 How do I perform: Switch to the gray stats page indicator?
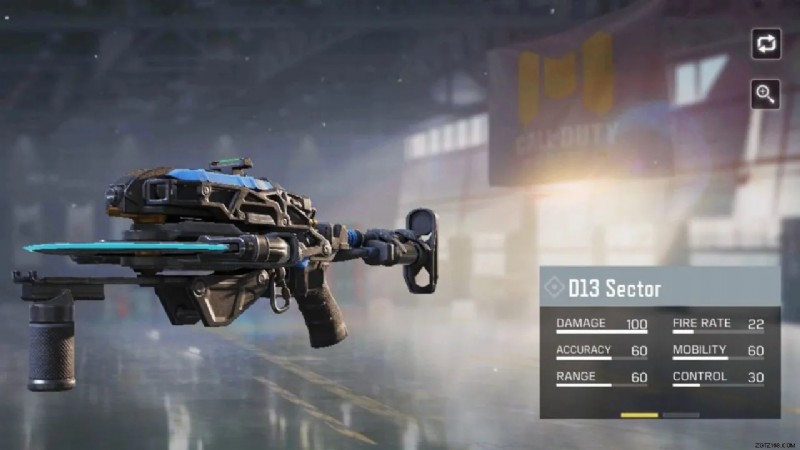[681, 414]
